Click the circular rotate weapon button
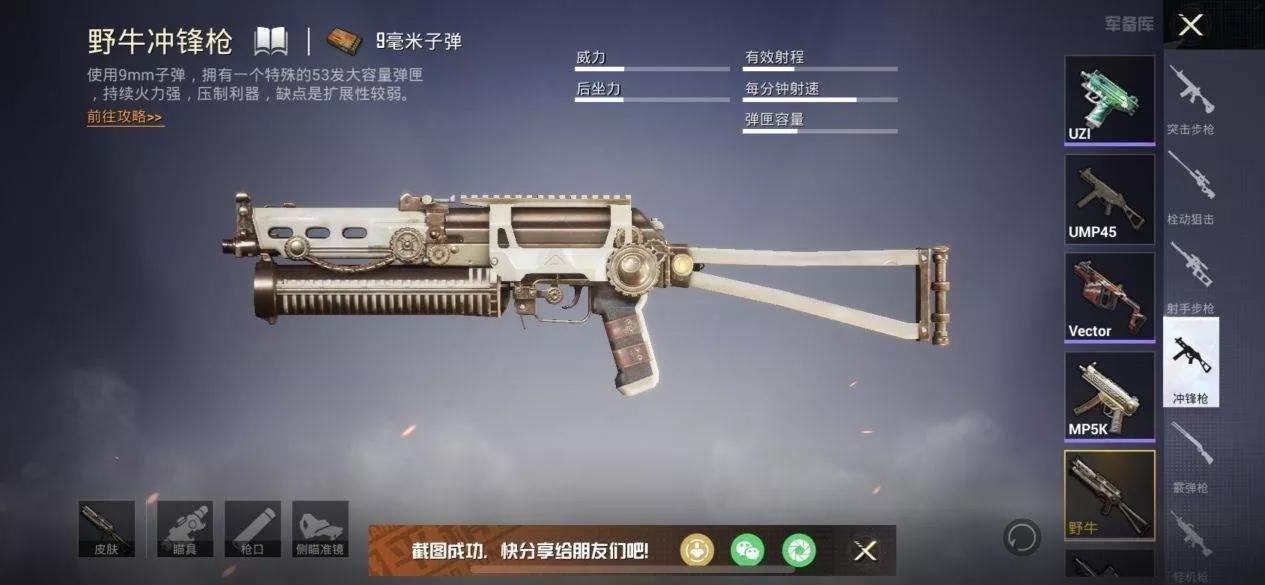1265x585 pixels. point(1022,537)
